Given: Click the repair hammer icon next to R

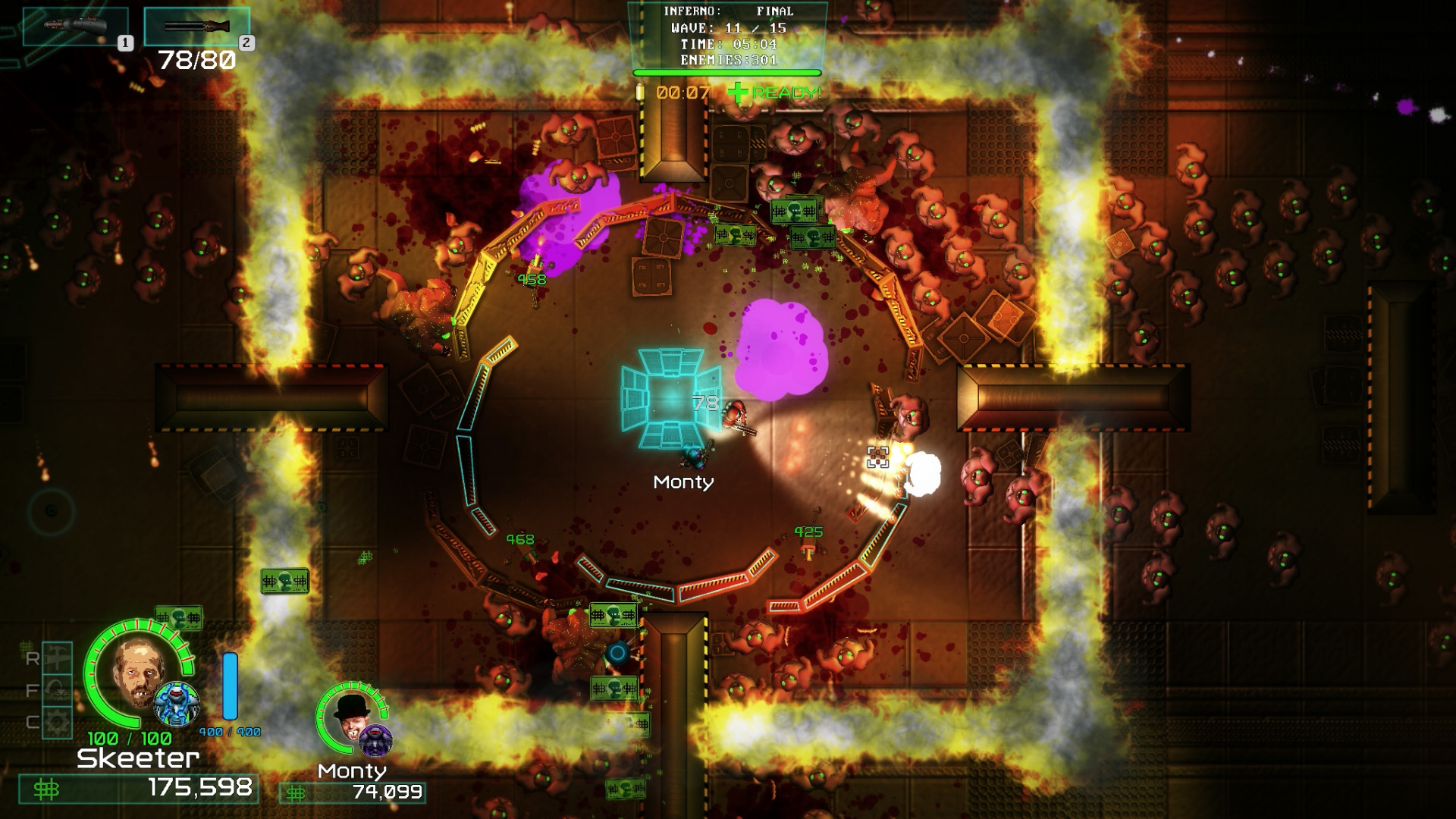Looking at the screenshot, I should coord(57,658).
